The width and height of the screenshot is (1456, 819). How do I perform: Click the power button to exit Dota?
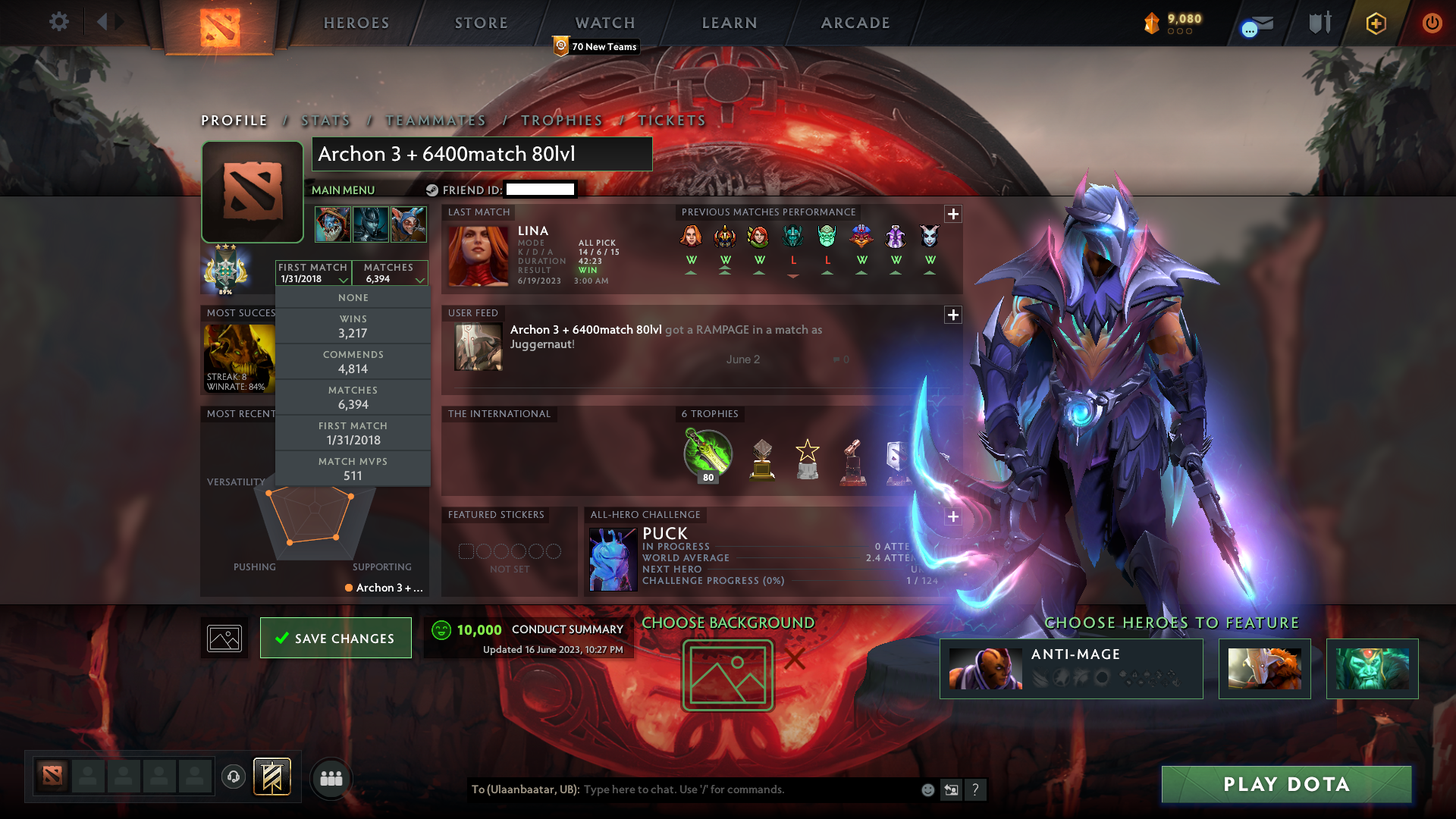pyautogui.click(x=1432, y=24)
